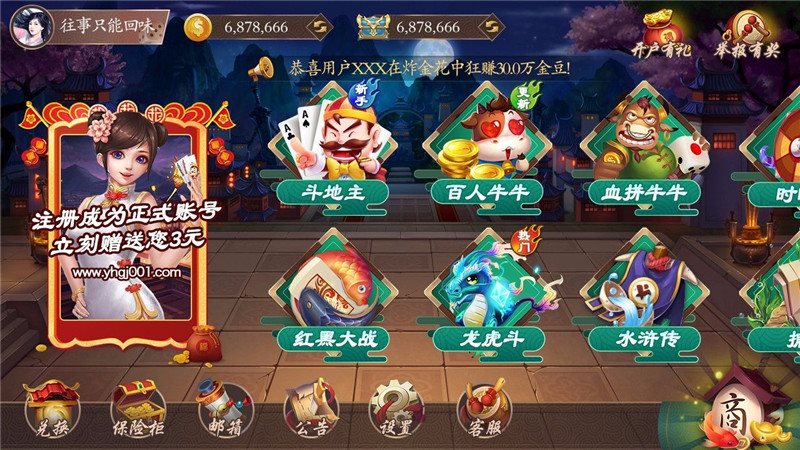Click the player avatar portrait
The height and width of the screenshot is (450, 800).
(30, 26)
